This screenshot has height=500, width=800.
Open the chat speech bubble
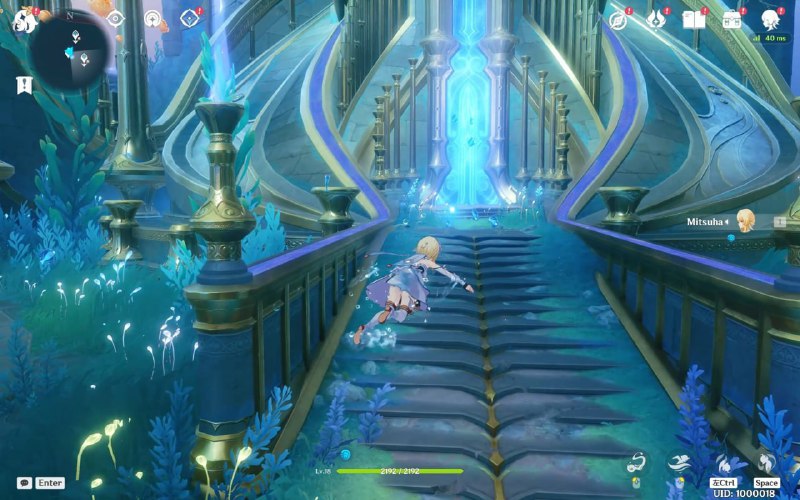click(24, 482)
